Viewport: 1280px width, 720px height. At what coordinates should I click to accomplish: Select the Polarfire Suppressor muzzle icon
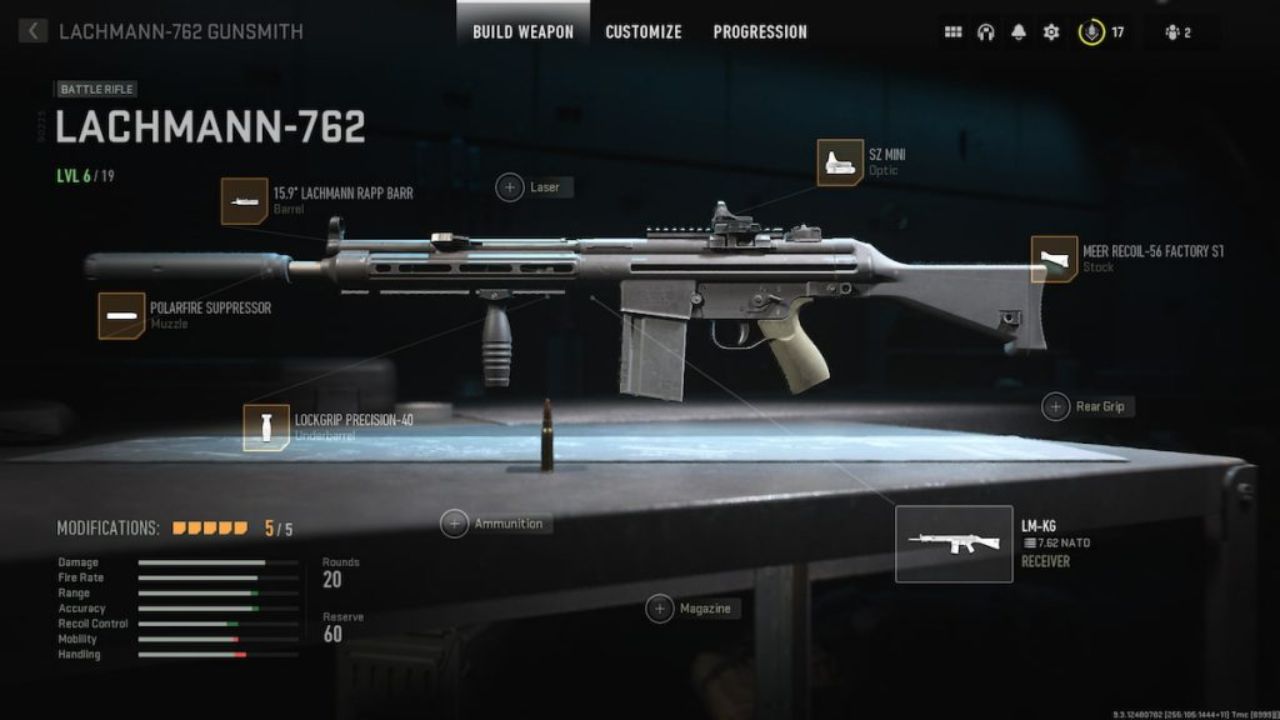[120, 314]
